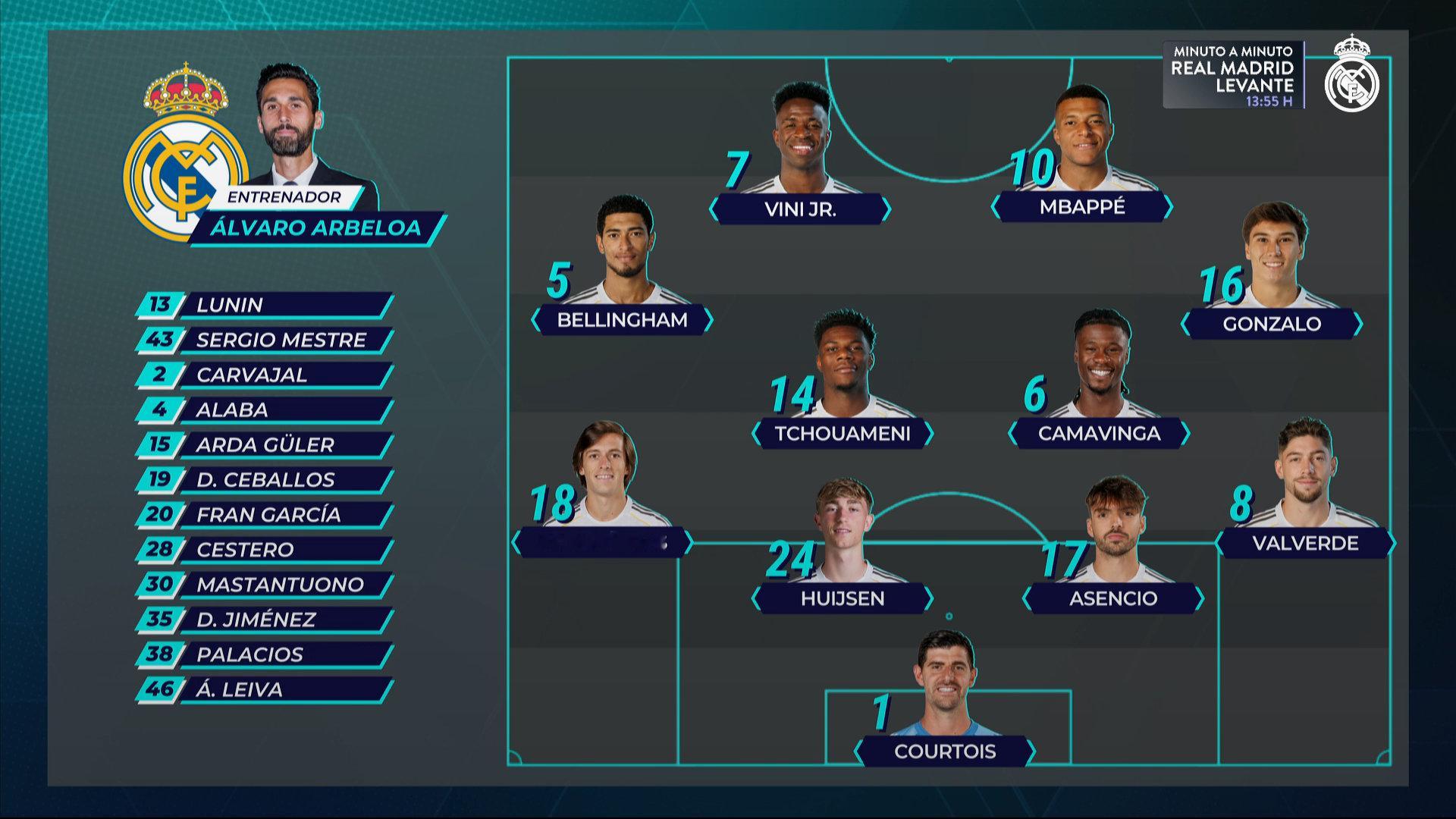
Task: Select coach Álvaro Arbeloa's name banner
Action: pyautogui.click(x=315, y=228)
